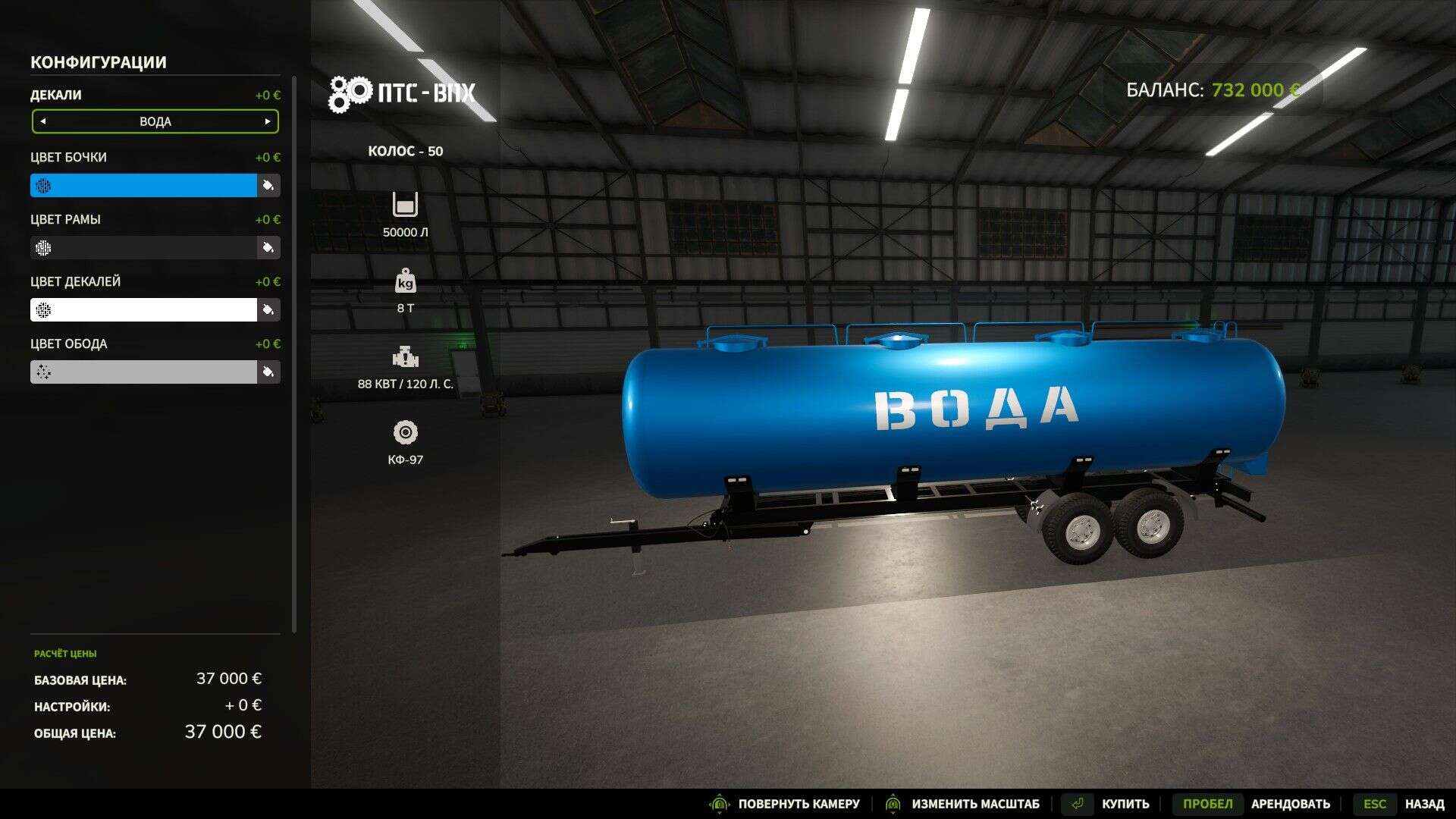Choose the white decal color swatch

pos(144,309)
